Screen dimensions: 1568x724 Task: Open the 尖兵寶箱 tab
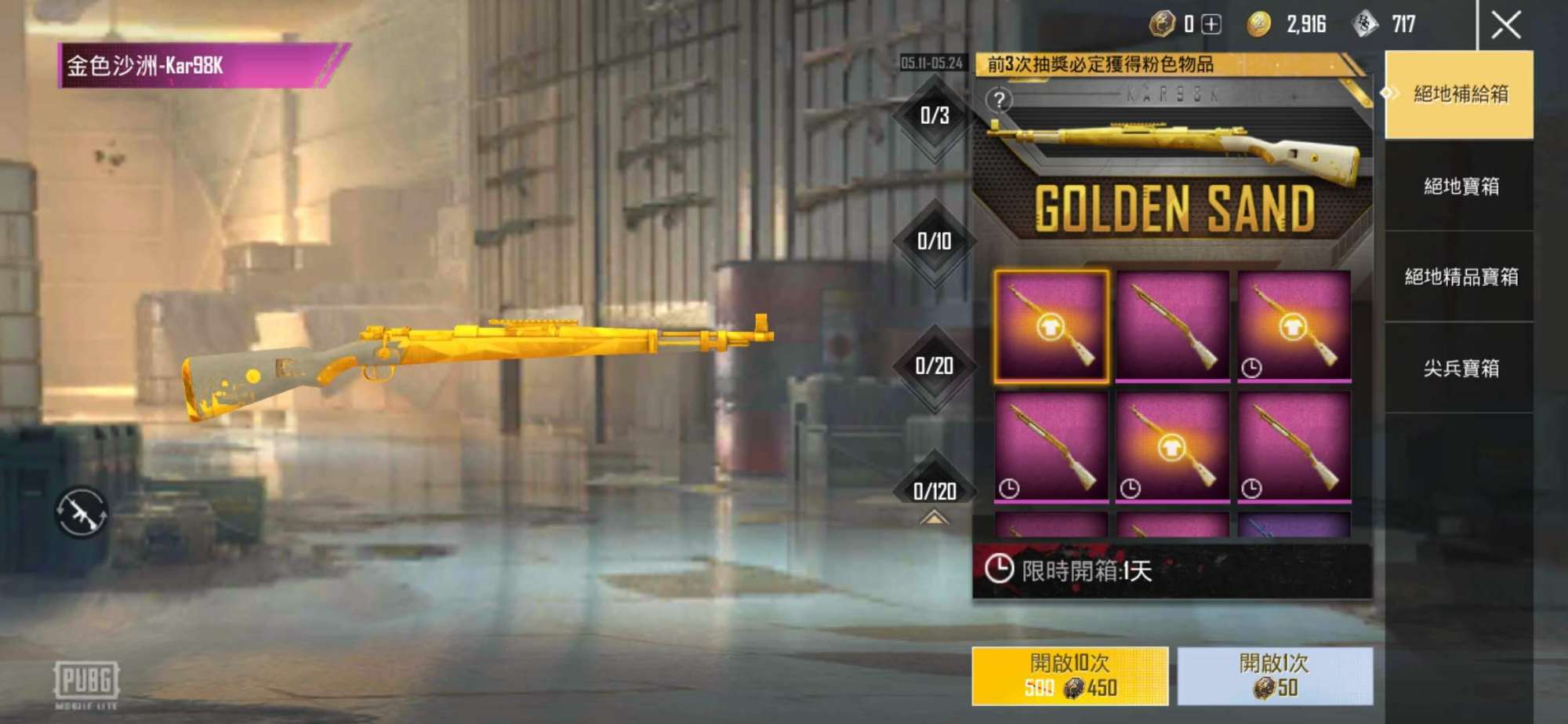pos(1459,368)
